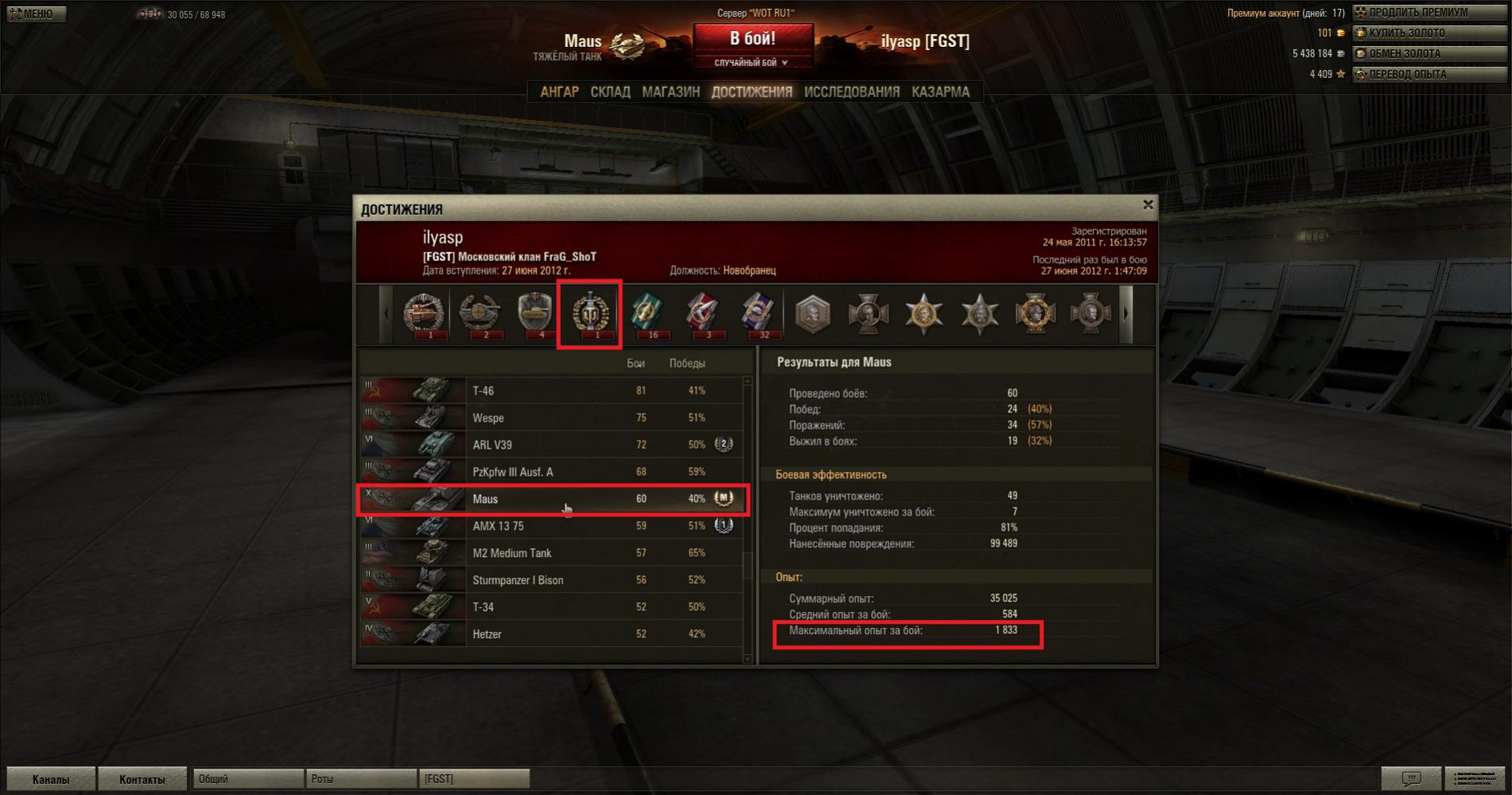The image size is (1512, 795).
Task: Open the Меню button
Action: coord(36,14)
